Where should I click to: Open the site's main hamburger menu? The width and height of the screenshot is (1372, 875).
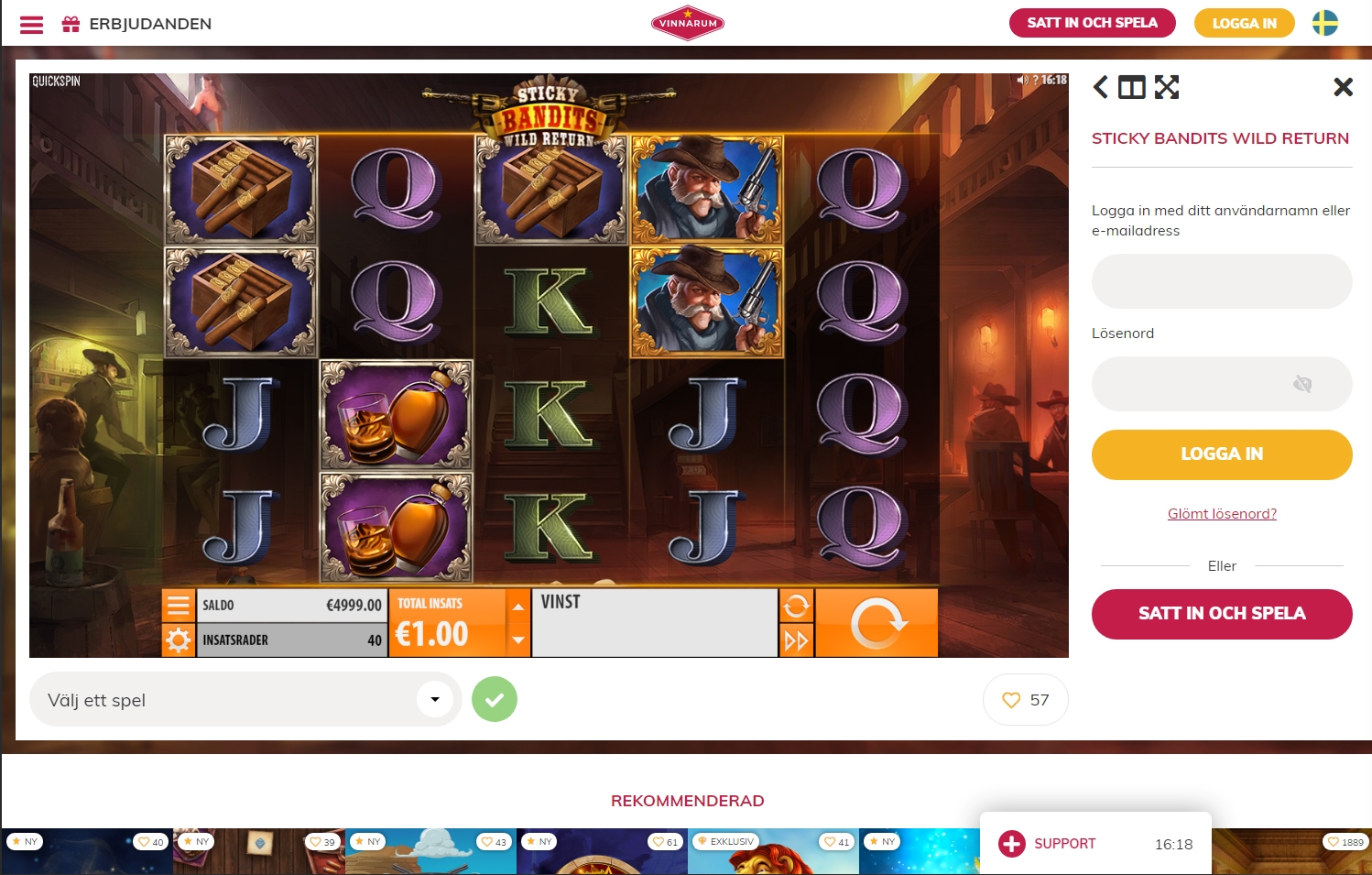[x=31, y=24]
